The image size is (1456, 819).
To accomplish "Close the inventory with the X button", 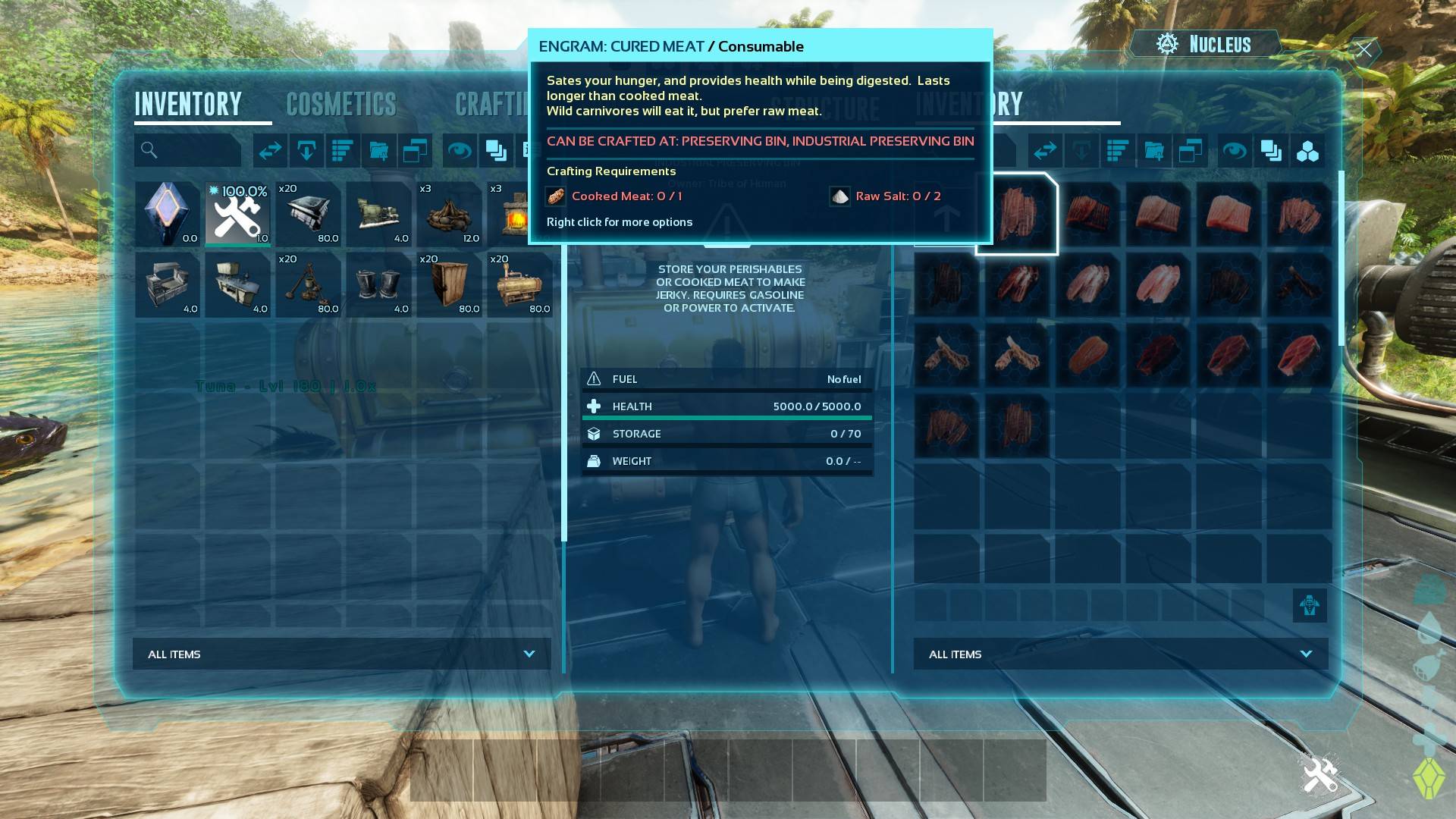I will point(1364,50).
